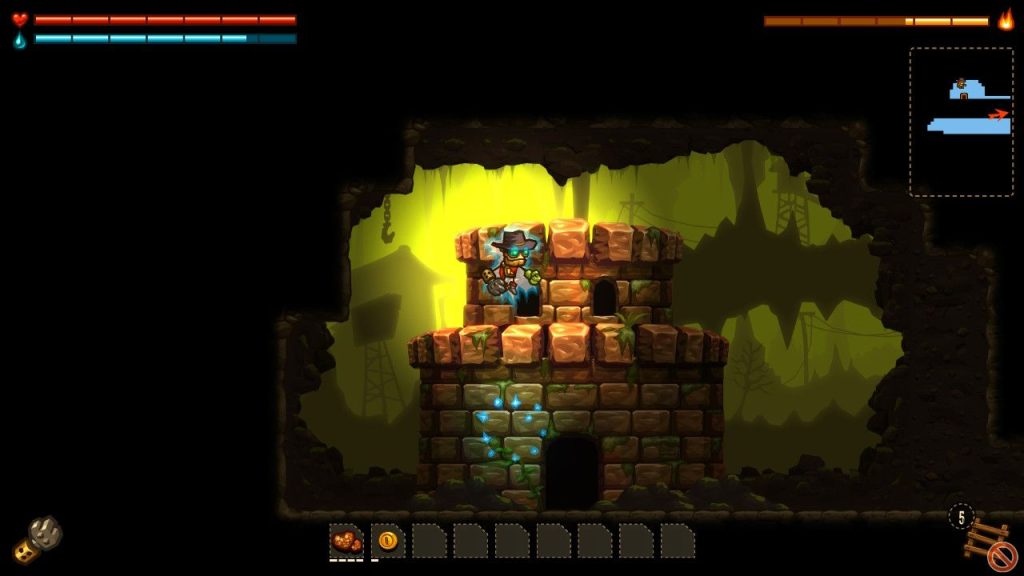Select the gold coin inventory slot
This screenshot has height=576, width=1024.
pos(388,541)
